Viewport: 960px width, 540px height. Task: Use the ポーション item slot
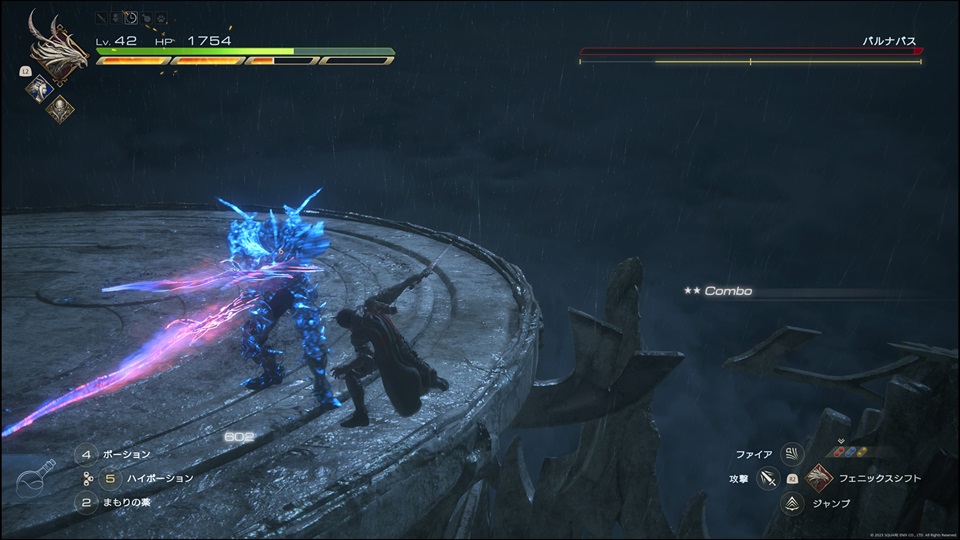[87, 453]
